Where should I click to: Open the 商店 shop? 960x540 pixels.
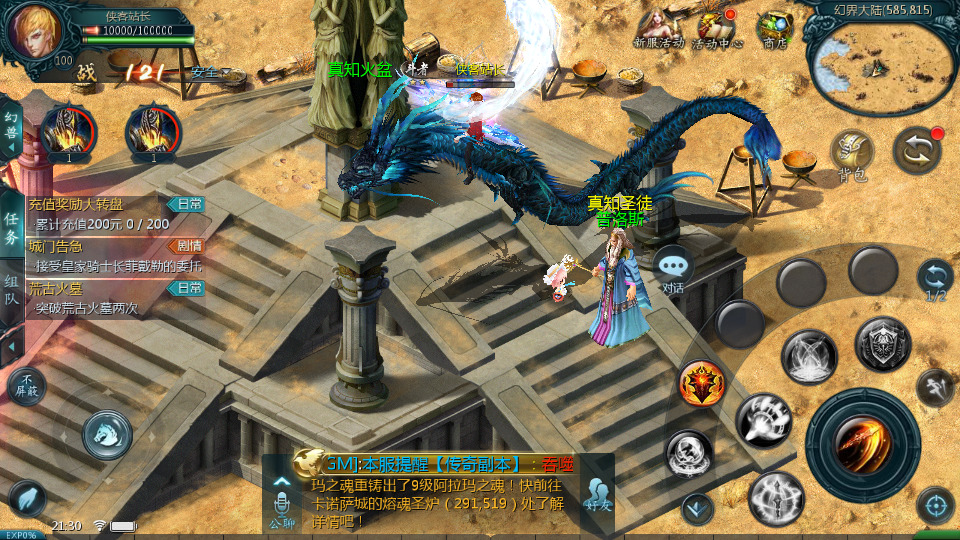click(775, 28)
